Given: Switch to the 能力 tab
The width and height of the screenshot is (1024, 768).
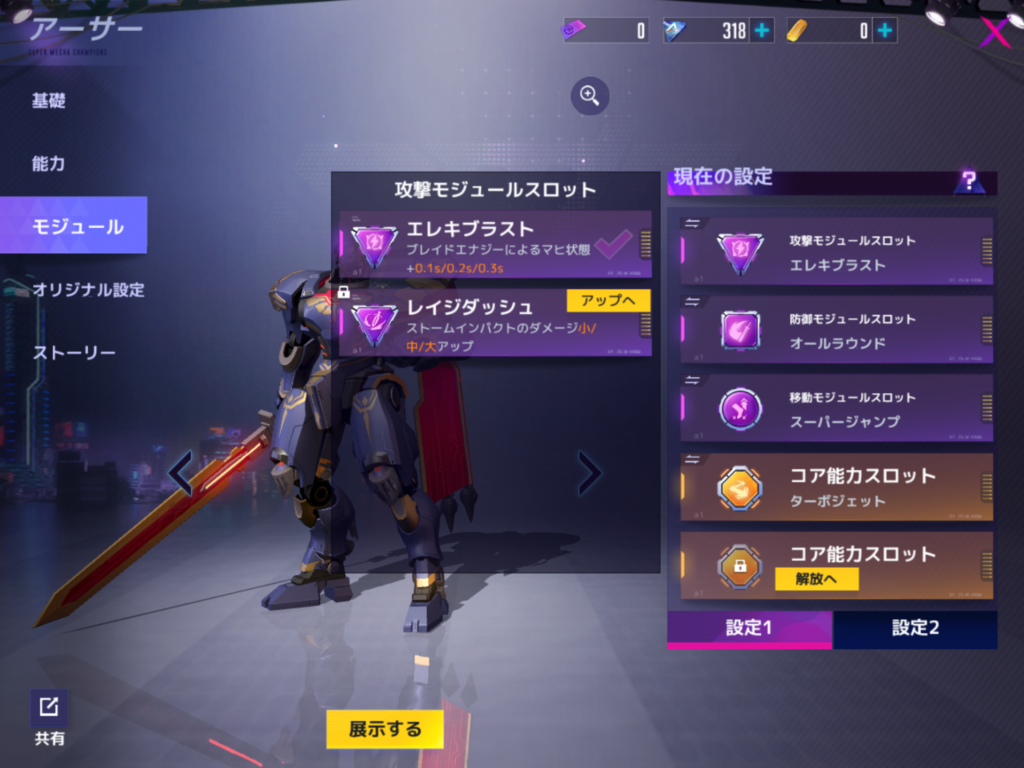Looking at the screenshot, I should pos(49,163).
